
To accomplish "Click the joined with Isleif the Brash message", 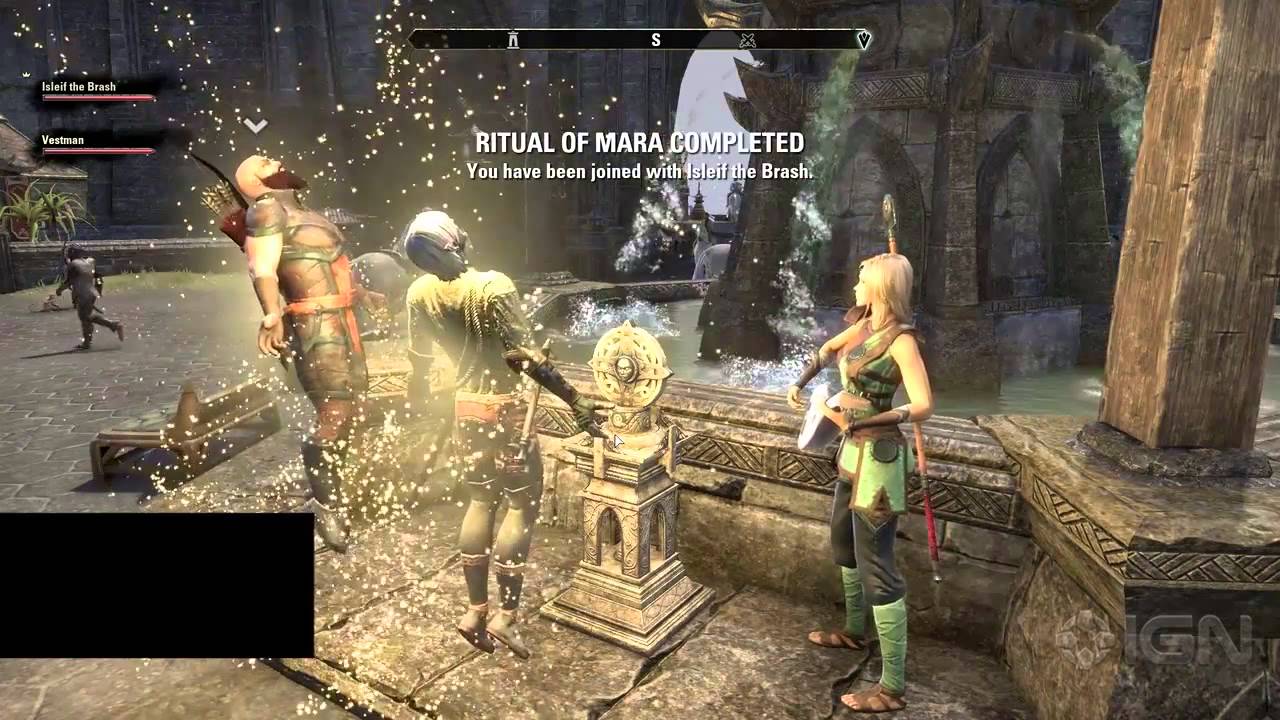I will click(x=640, y=171).
